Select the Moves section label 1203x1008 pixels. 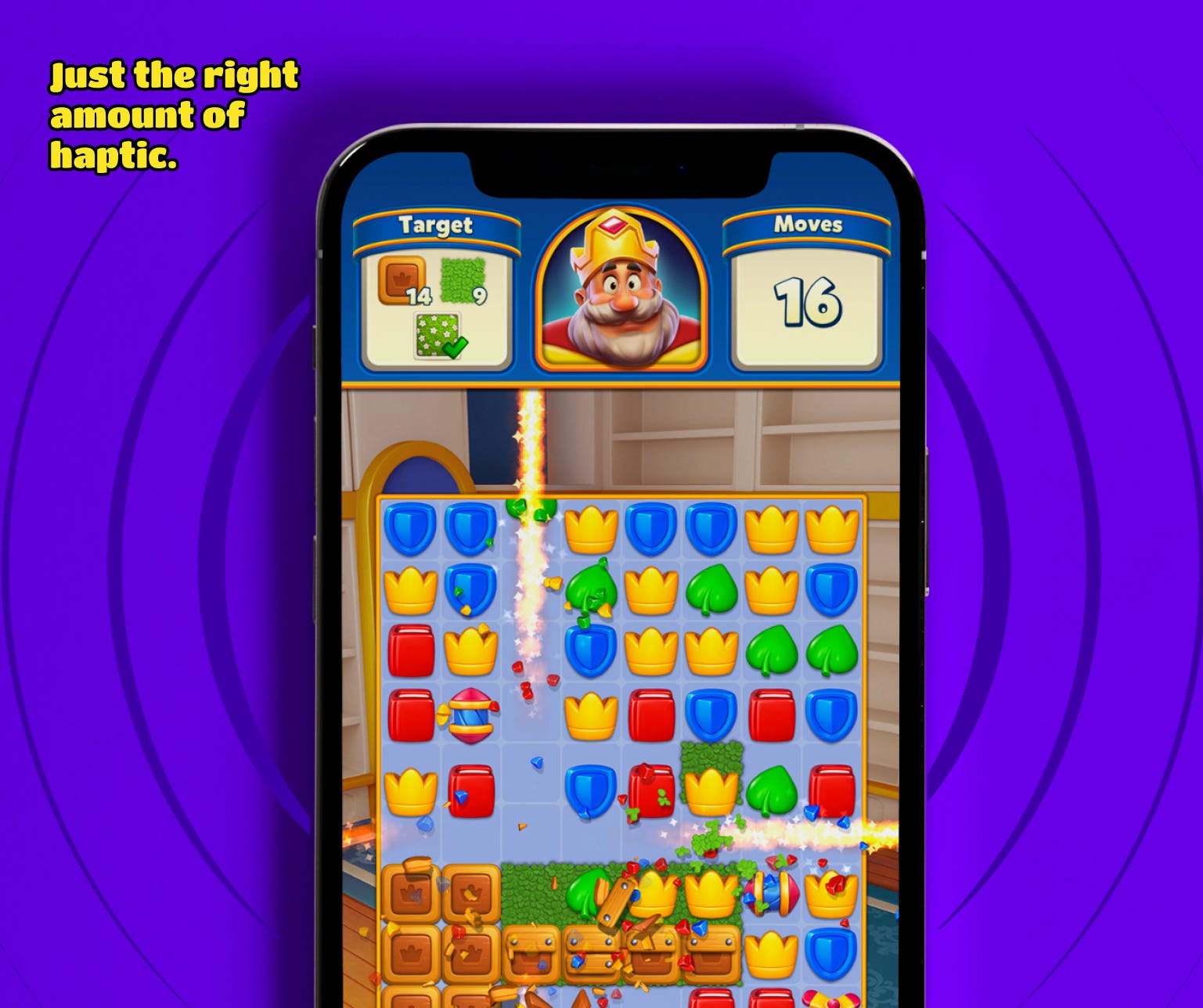coord(810,225)
